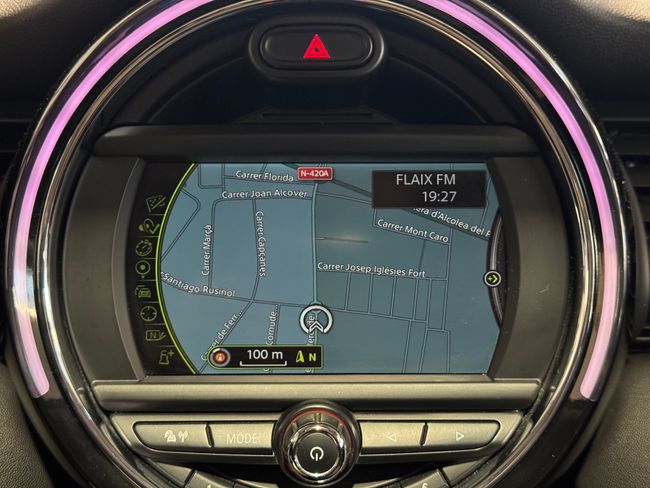Screen dimensions: 650x488
Task: Select the winding route icon
Action: pyautogui.click(x=149, y=226)
